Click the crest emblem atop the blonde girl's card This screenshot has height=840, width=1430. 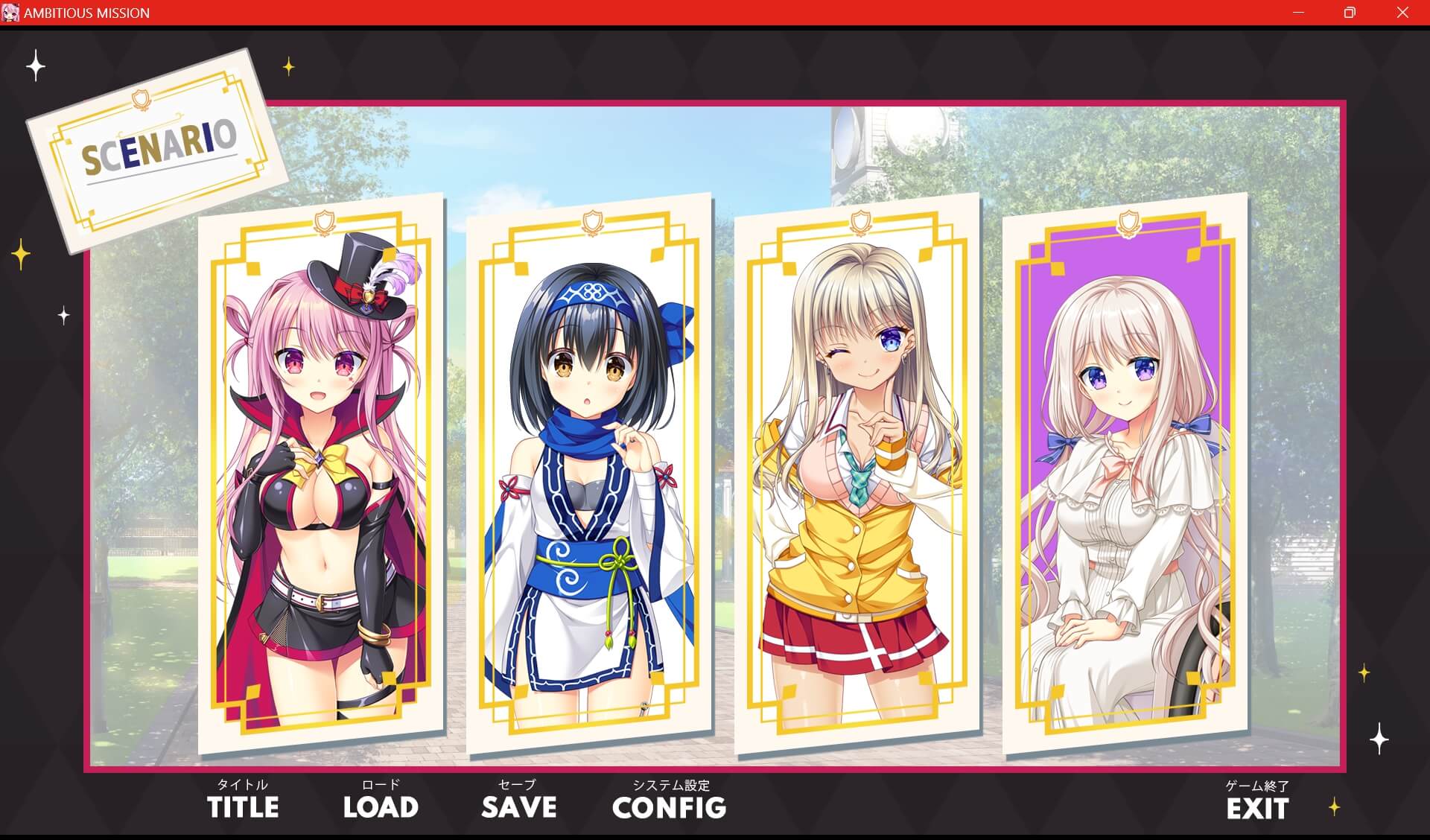(x=860, y=222)
